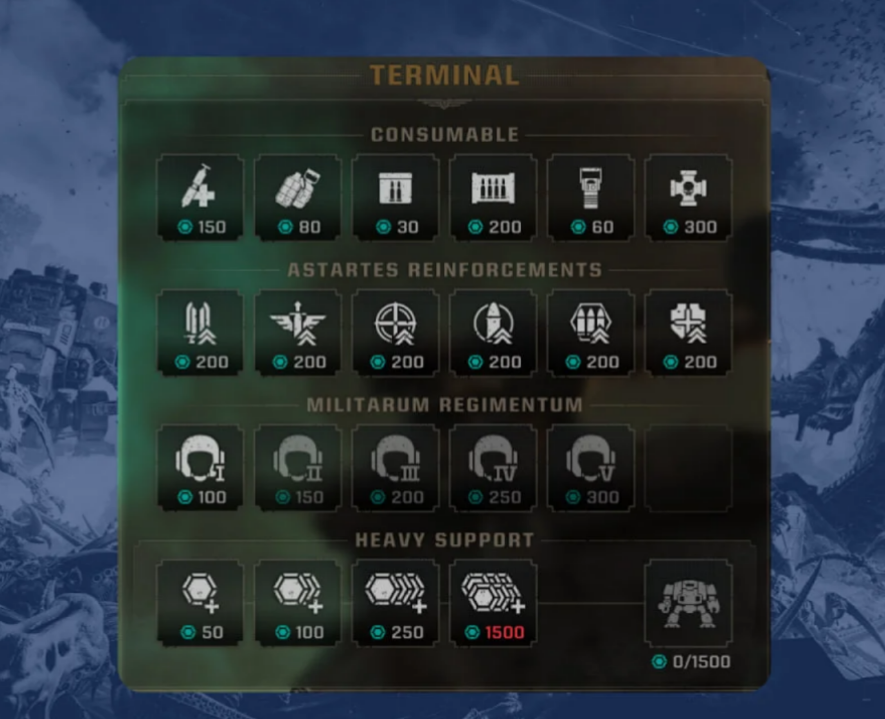The width and height of the screenshot is (885, 719).
Task: Contribute 50 points to Heavy Support
Action: [x=200, y=602]
